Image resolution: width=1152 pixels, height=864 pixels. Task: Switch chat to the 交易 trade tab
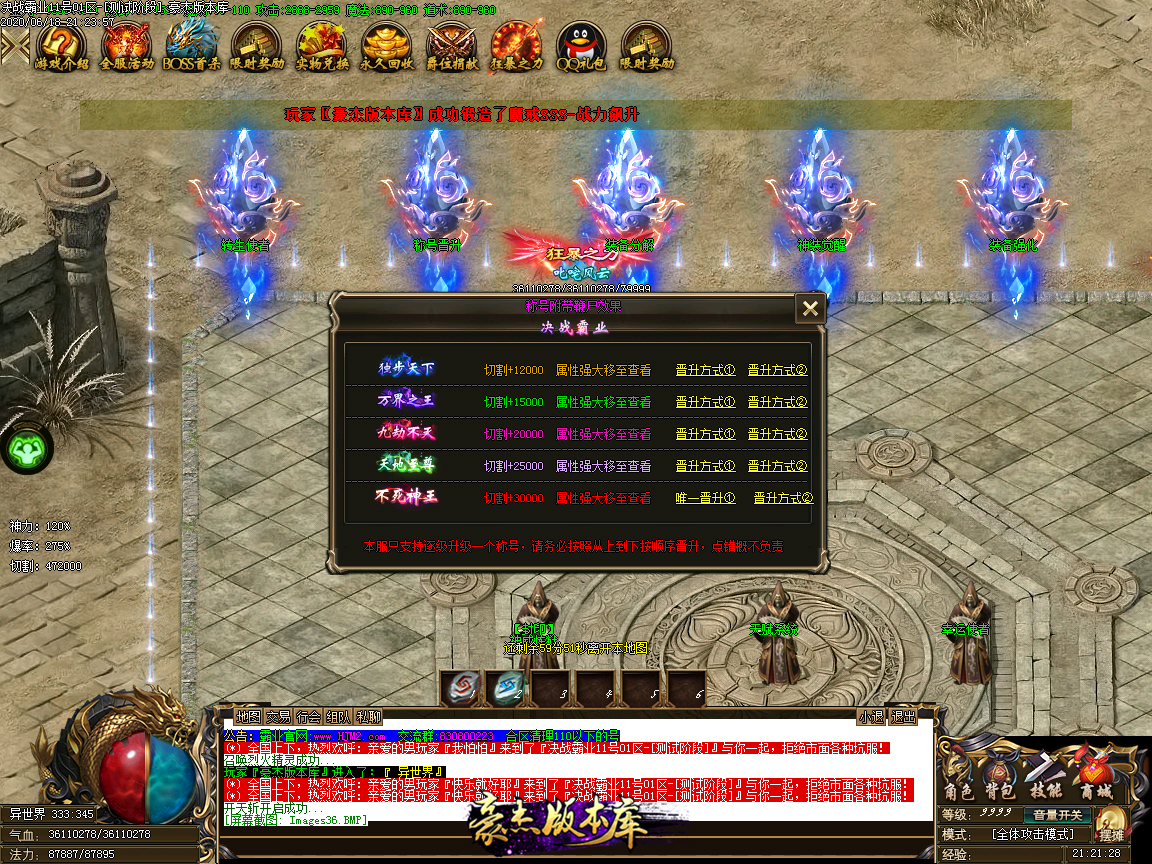279,717
